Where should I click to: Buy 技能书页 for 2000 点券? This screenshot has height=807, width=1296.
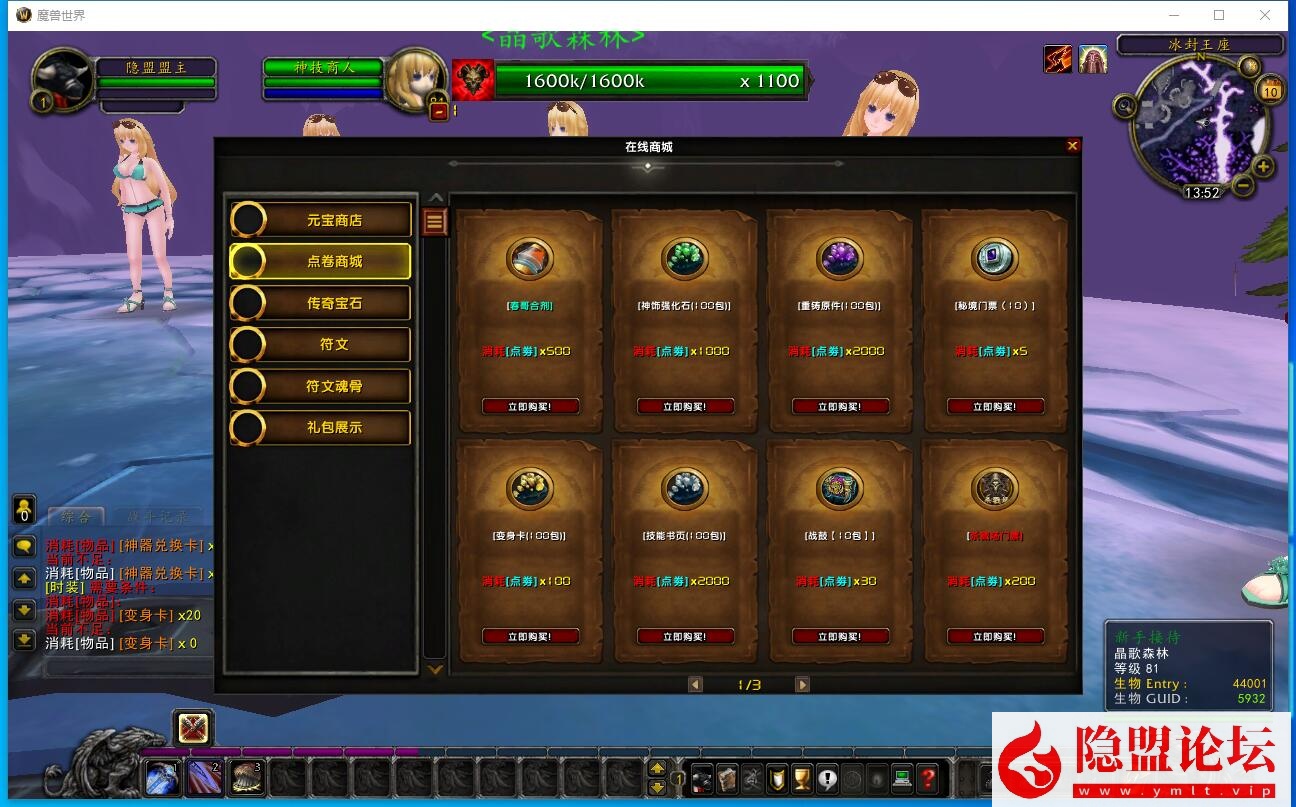685,636
